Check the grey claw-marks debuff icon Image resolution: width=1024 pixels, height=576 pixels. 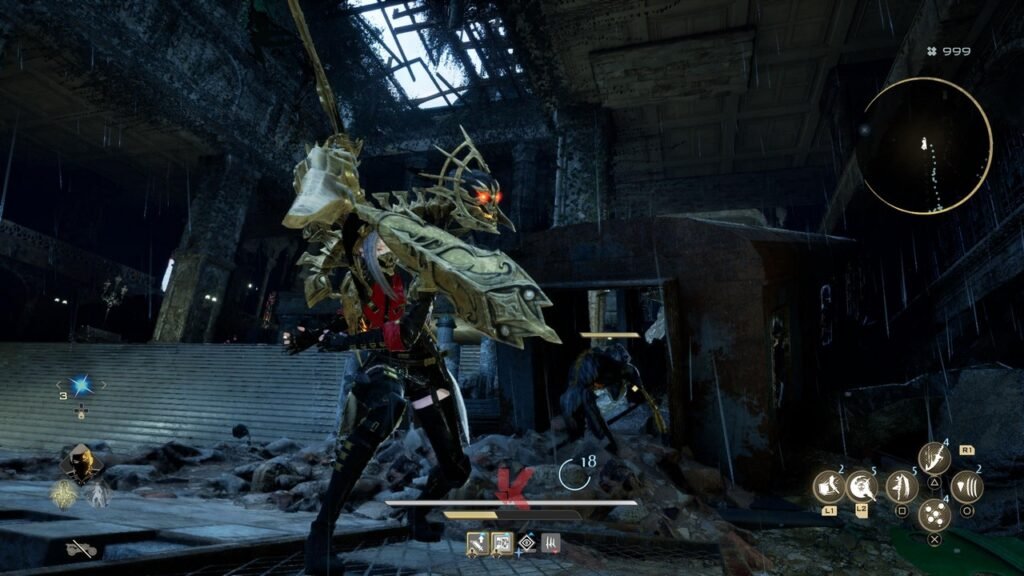click(550, 543)
